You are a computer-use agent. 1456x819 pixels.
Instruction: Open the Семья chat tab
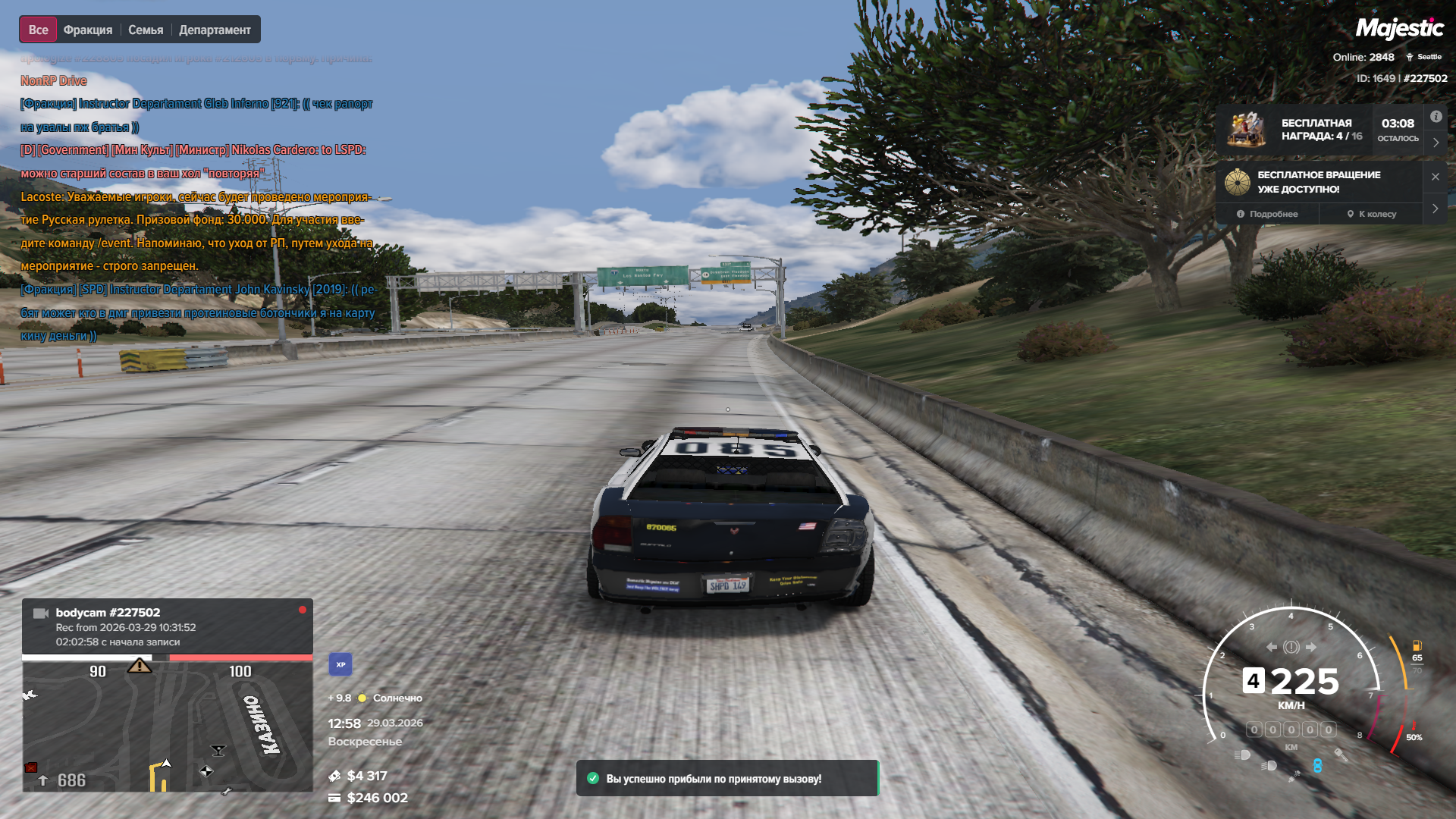(146, 30)
